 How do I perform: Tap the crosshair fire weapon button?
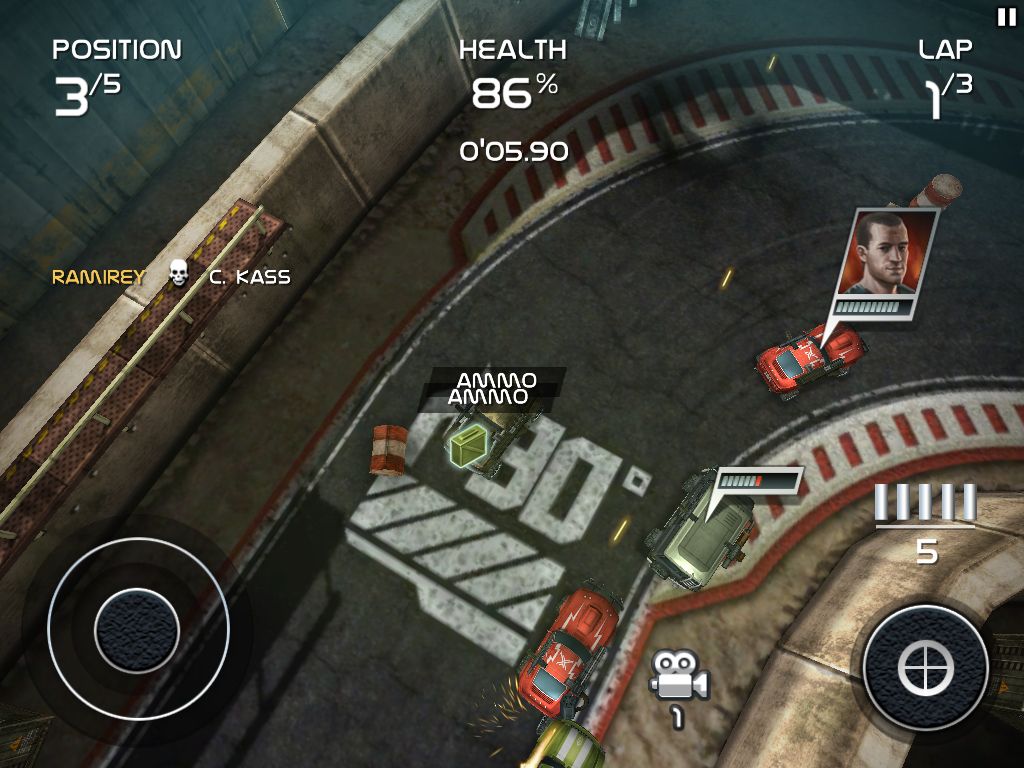(924, 666)
